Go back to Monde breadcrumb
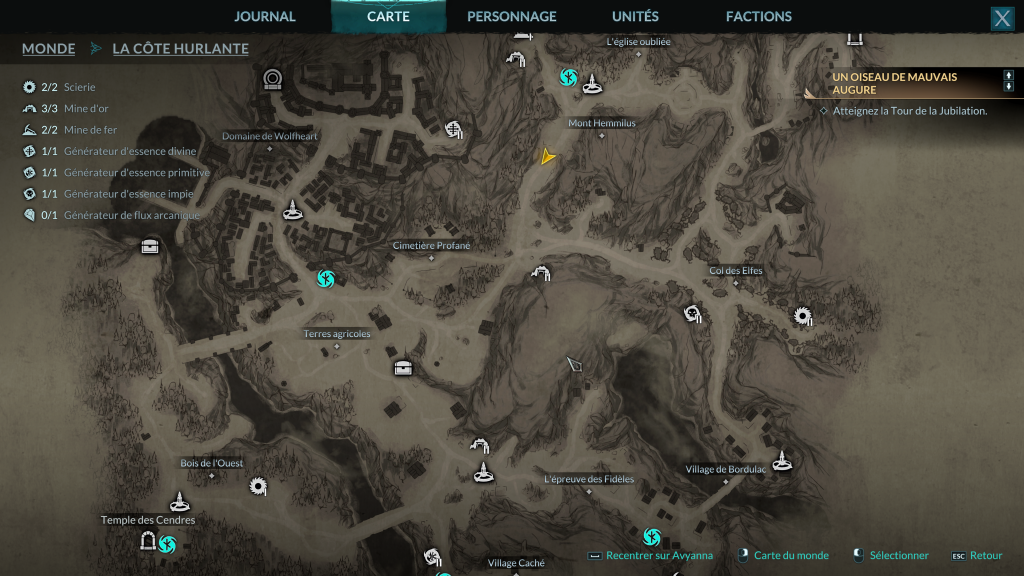Viewport: 1024px width, 576px height. click(48, 48)
